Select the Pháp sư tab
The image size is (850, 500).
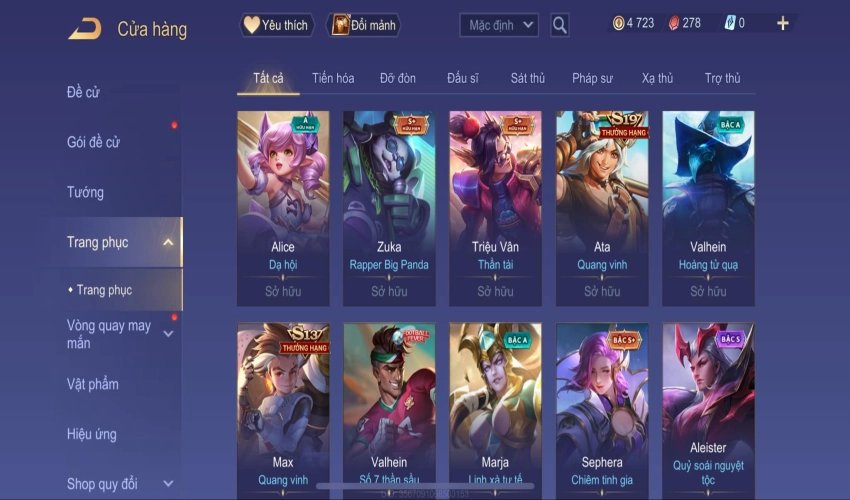pos(592,78)
